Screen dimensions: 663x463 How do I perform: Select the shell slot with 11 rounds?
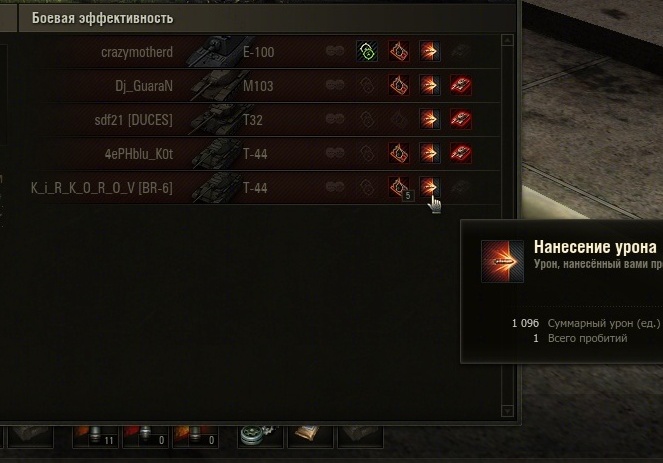pyautogui.click(x=98, y=436)
